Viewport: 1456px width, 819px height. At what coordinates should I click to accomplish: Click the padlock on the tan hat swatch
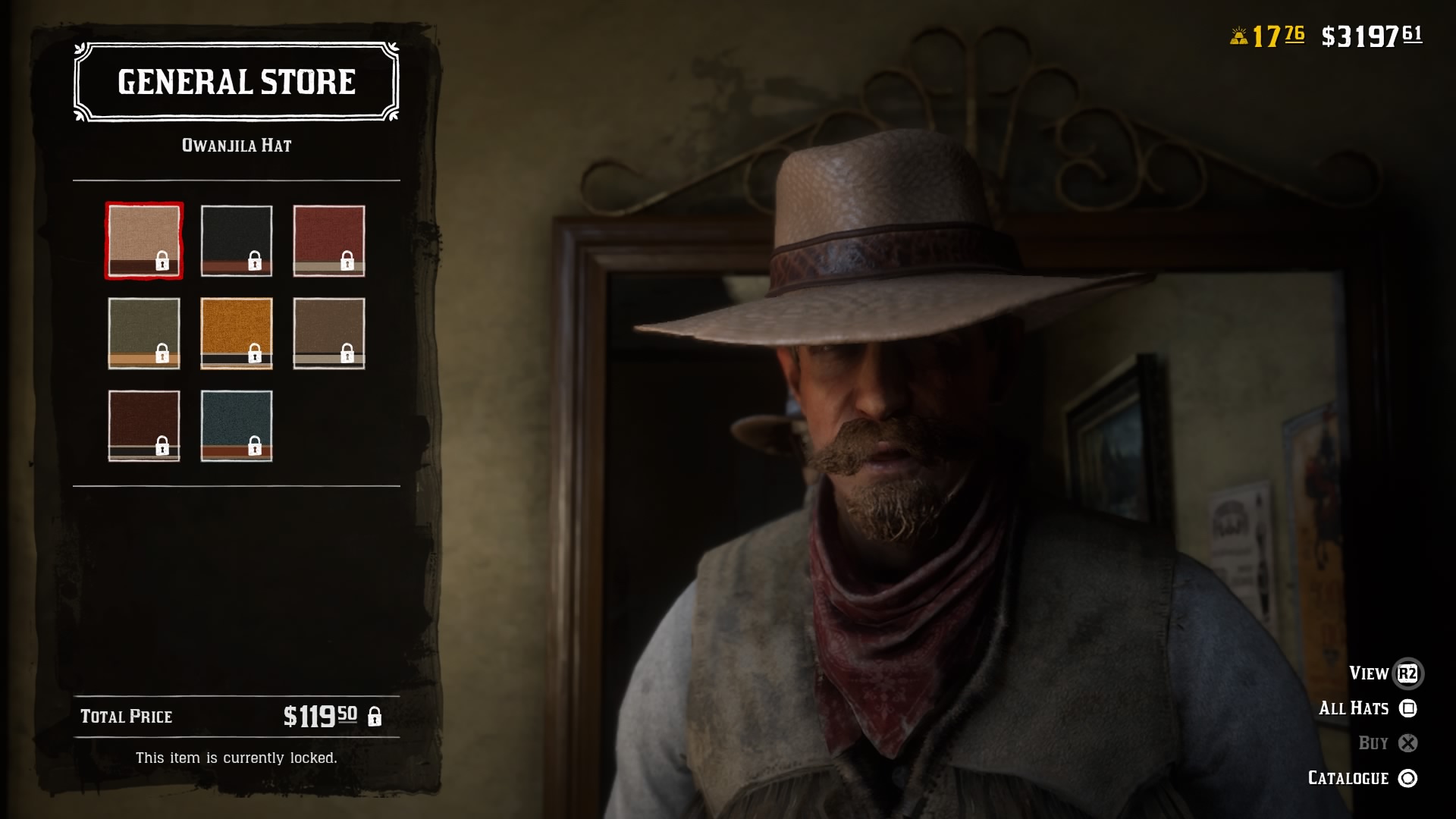162,262
